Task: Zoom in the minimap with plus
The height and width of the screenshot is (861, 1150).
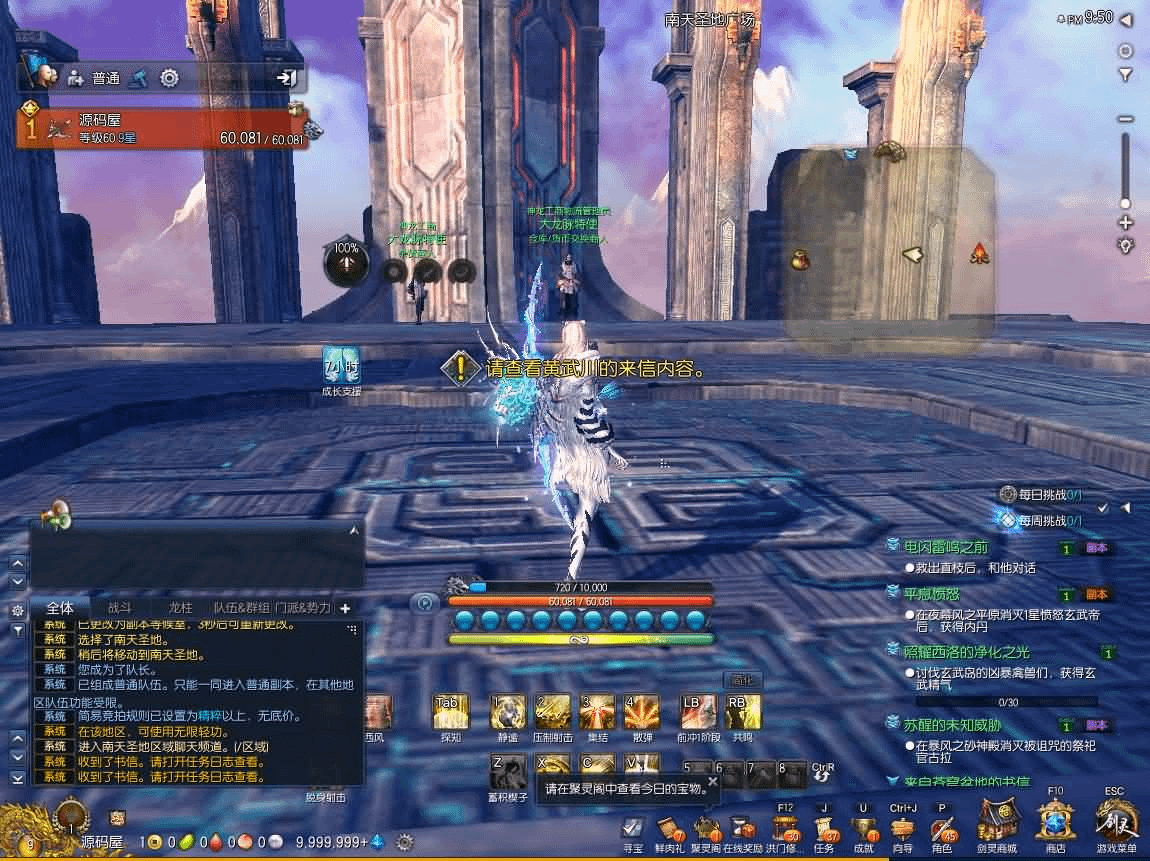Action: tap(1126, 222)
